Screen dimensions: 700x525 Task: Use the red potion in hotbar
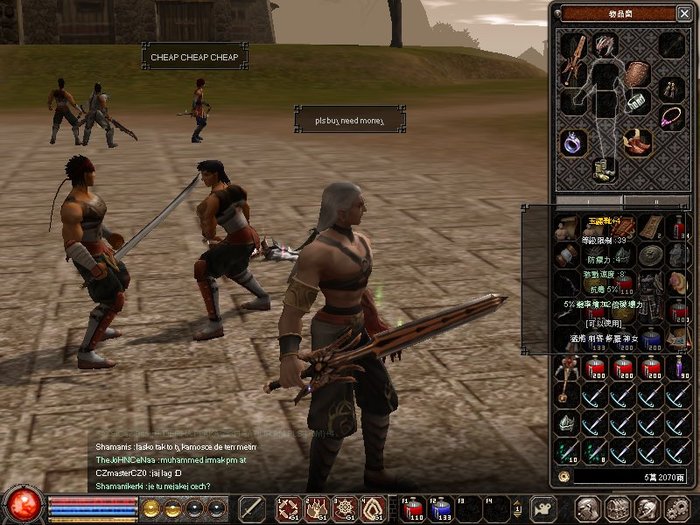412,508
